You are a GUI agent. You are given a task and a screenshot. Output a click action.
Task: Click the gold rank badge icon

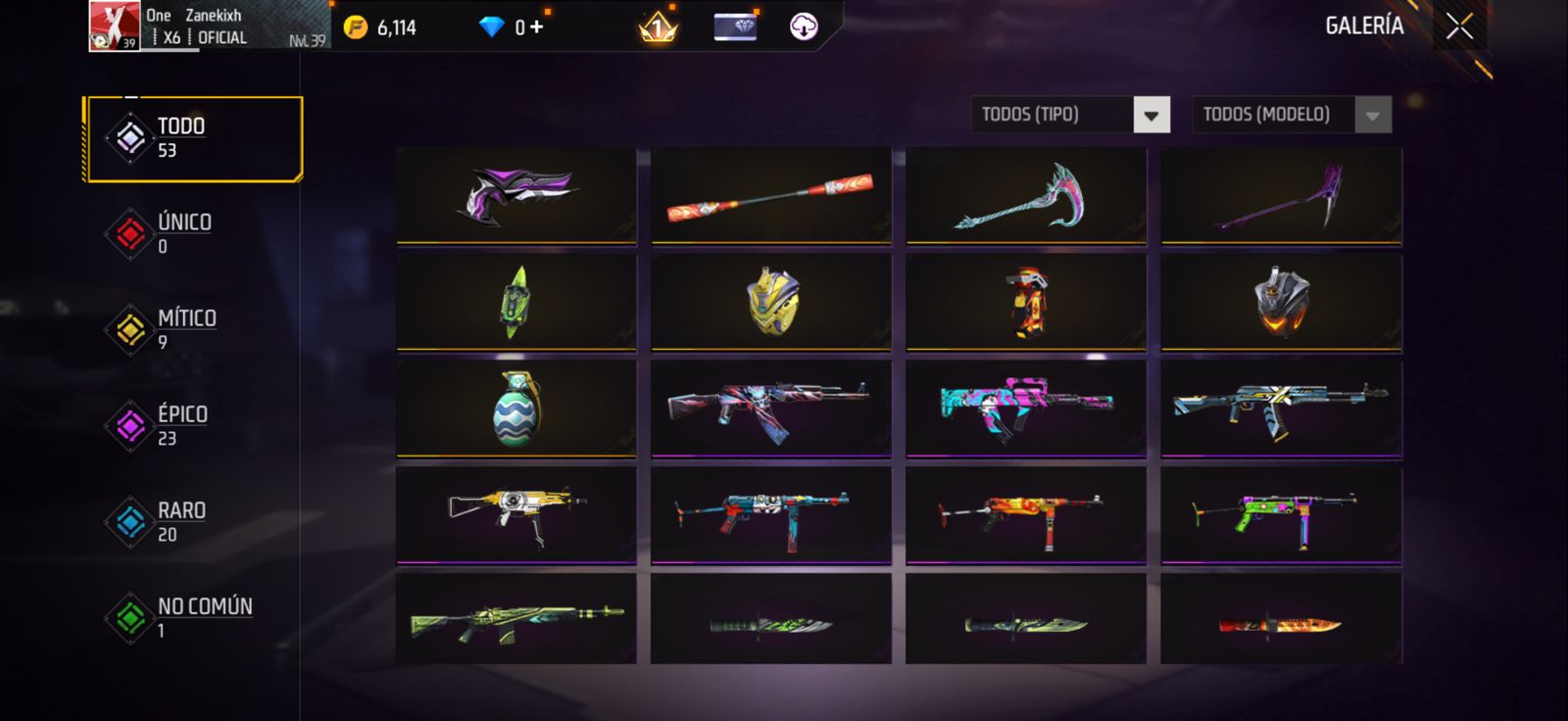[x=658, y=26]
